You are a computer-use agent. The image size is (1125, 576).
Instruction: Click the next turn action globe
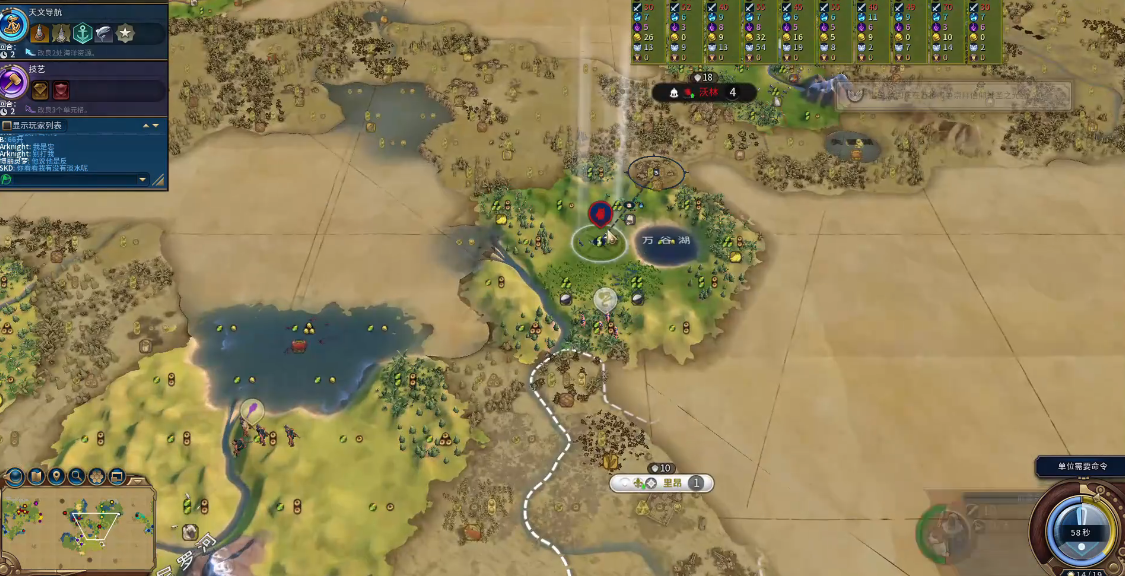(x=1080, y=528)
